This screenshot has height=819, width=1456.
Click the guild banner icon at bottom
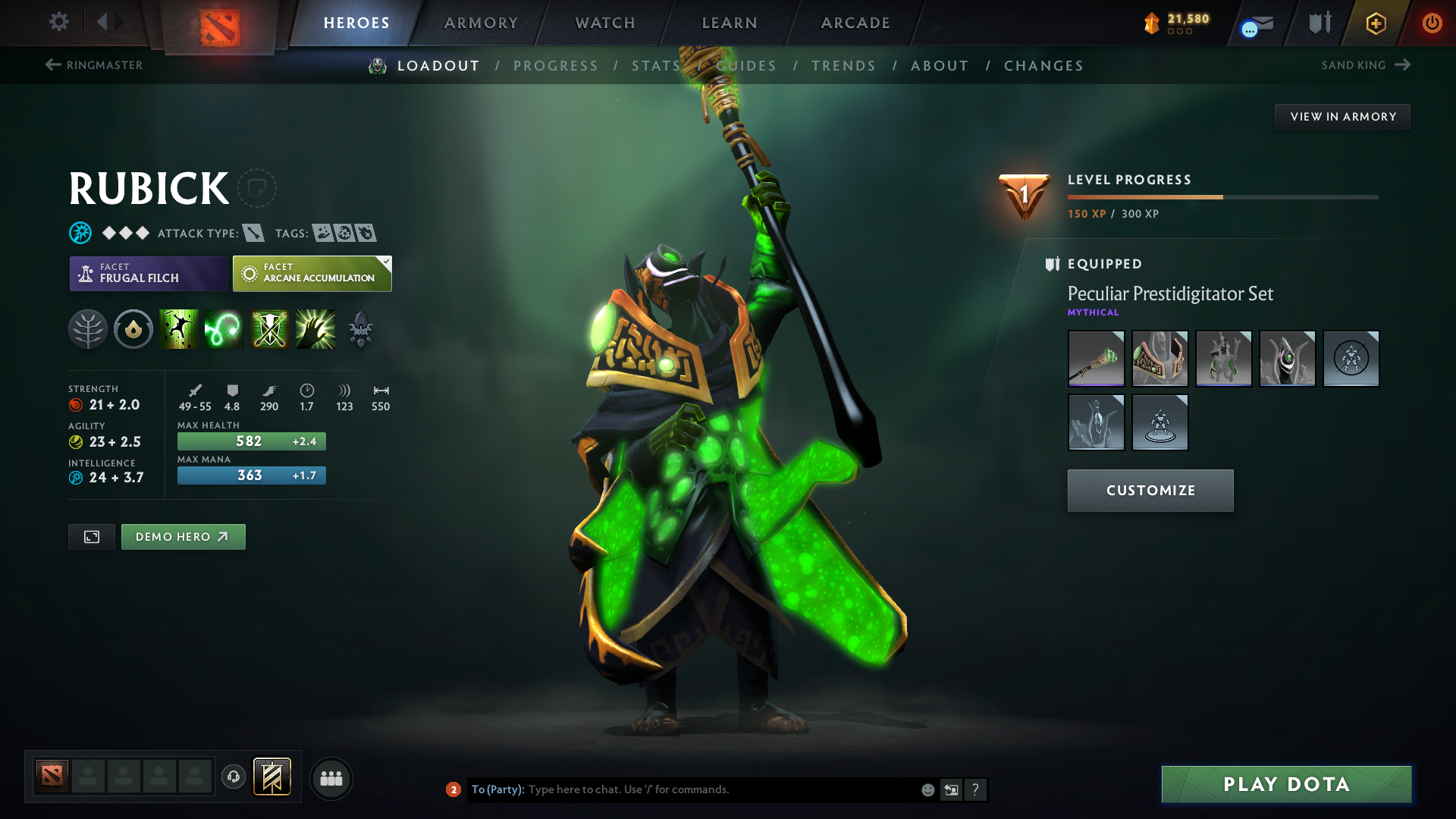point(272,777)
